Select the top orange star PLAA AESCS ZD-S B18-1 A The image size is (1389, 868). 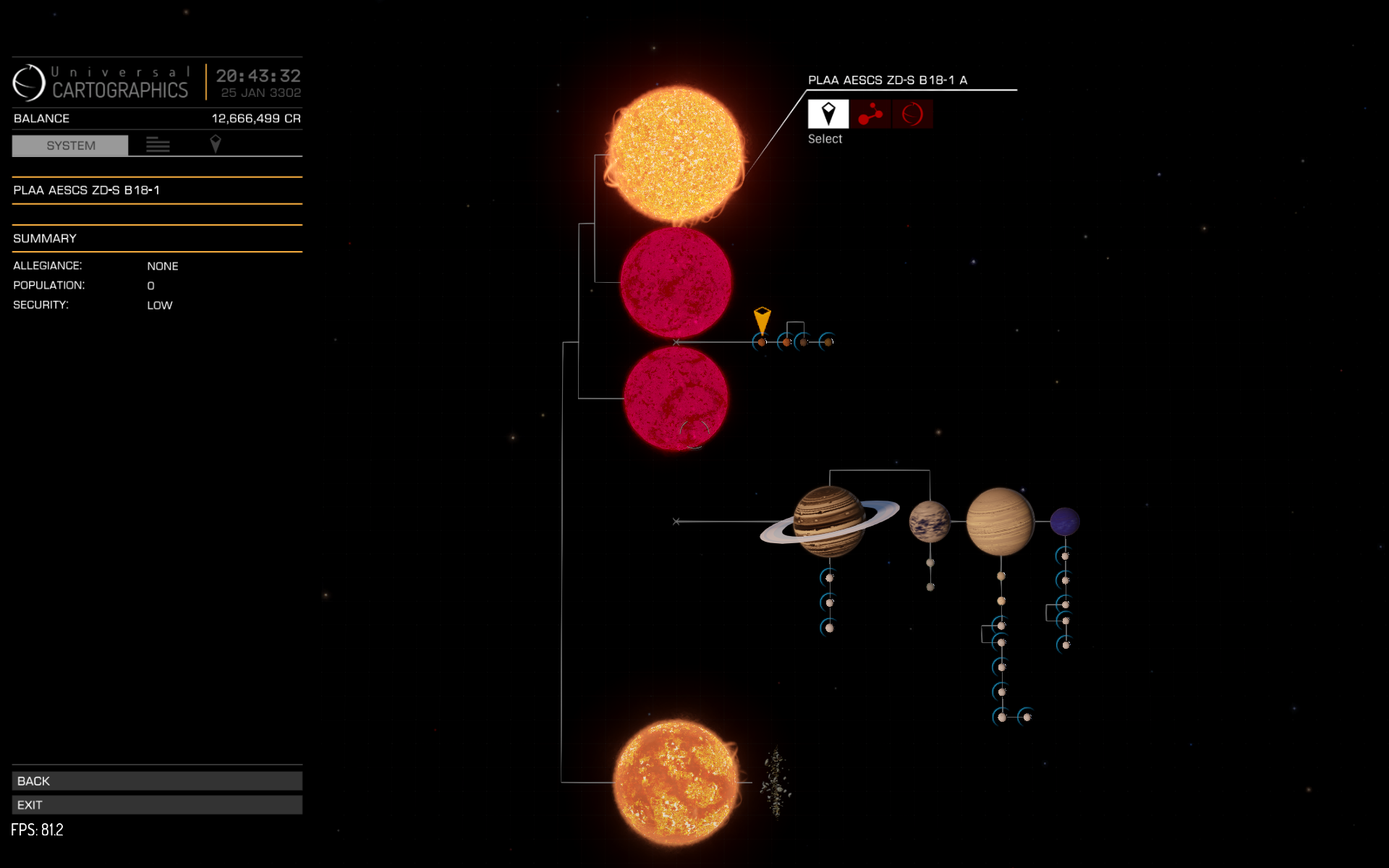point(676,154)
